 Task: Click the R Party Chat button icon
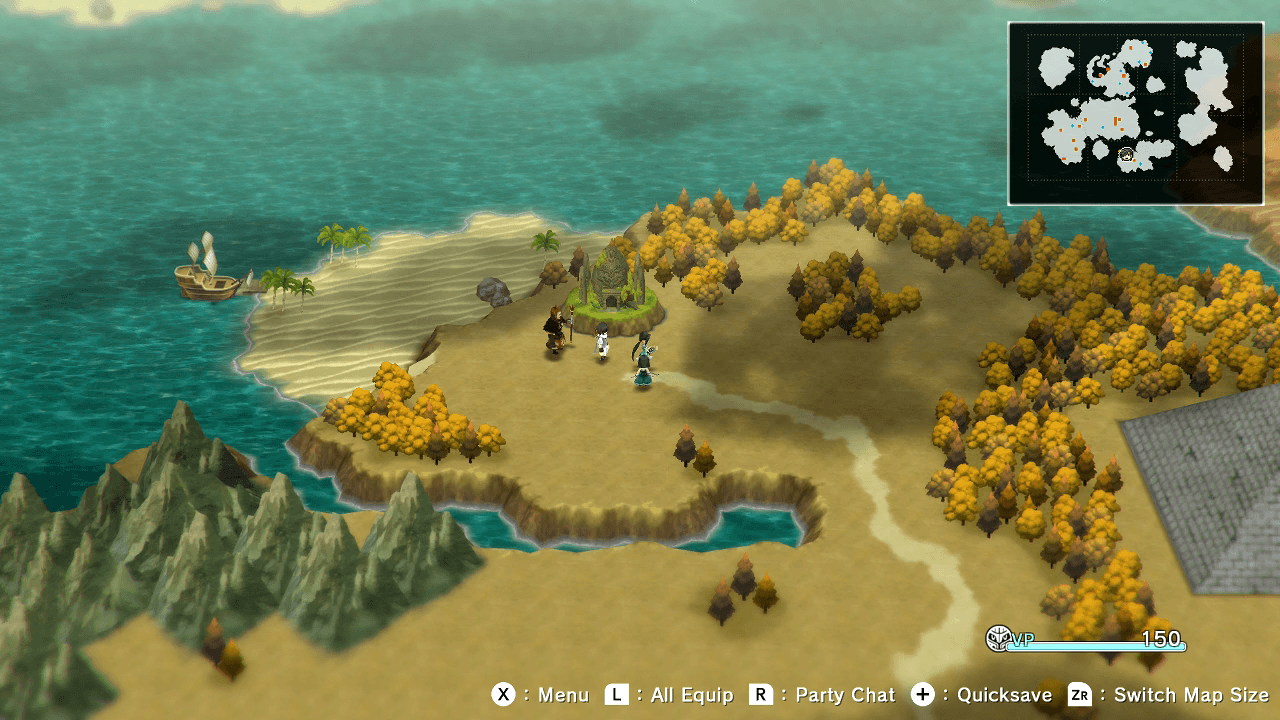coord(761,695)
